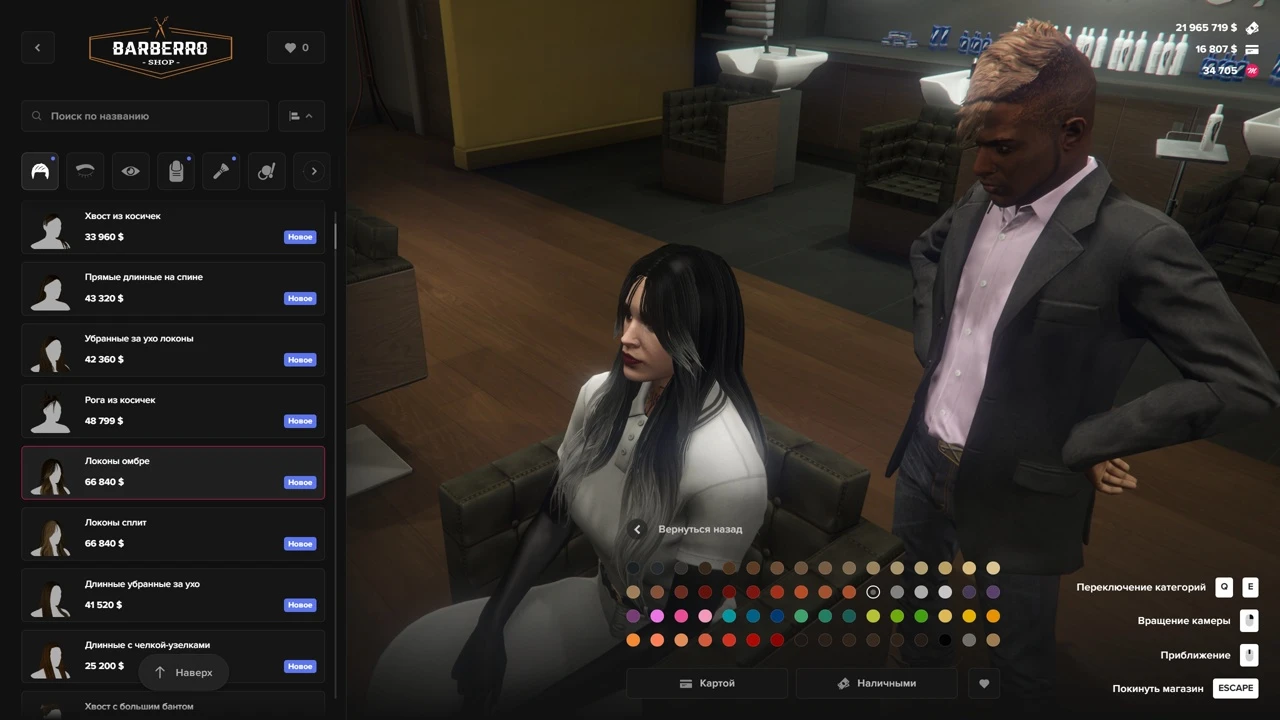
Task: Select the Хвост из косичек hairstyle
Action: tap(173, 227)
